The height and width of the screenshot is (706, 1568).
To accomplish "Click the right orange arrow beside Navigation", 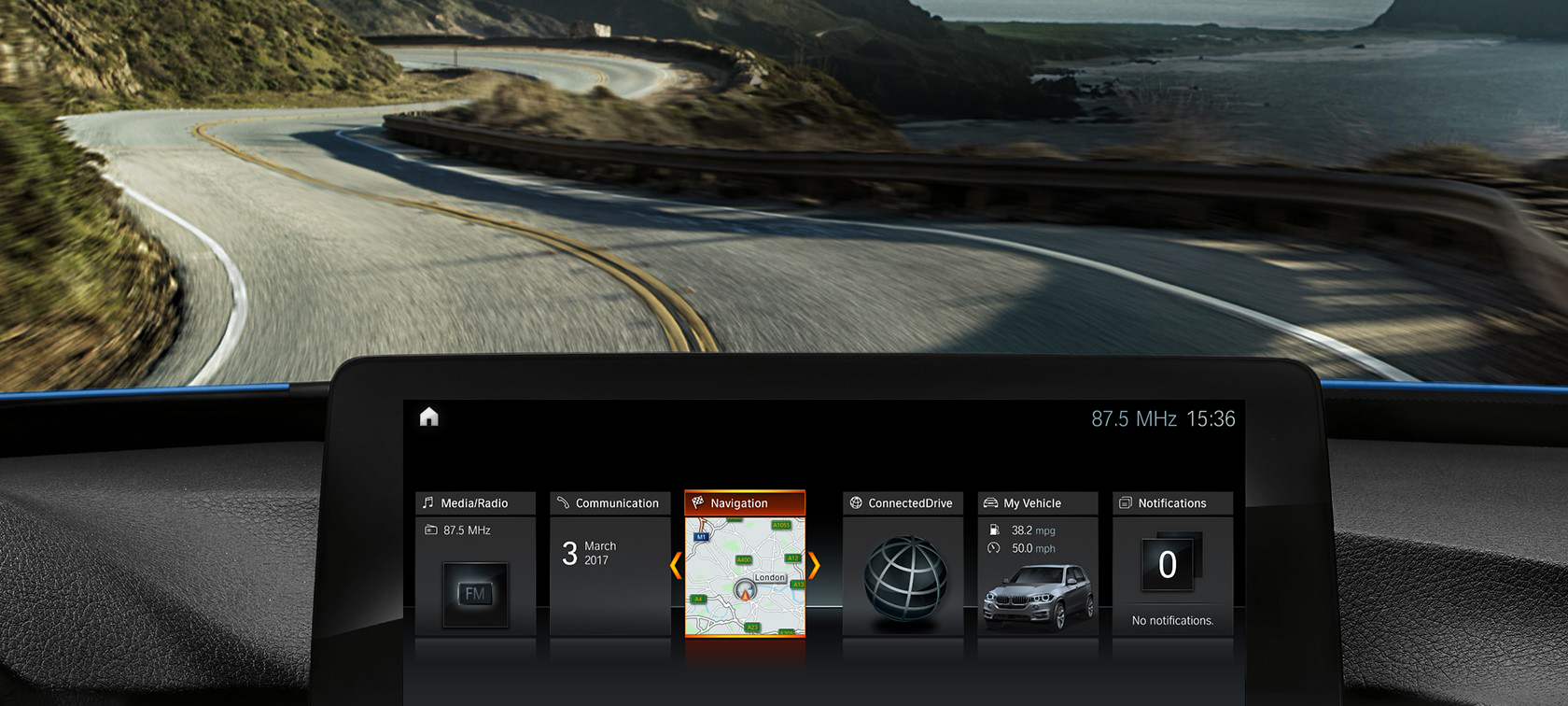I will (814, 565).
